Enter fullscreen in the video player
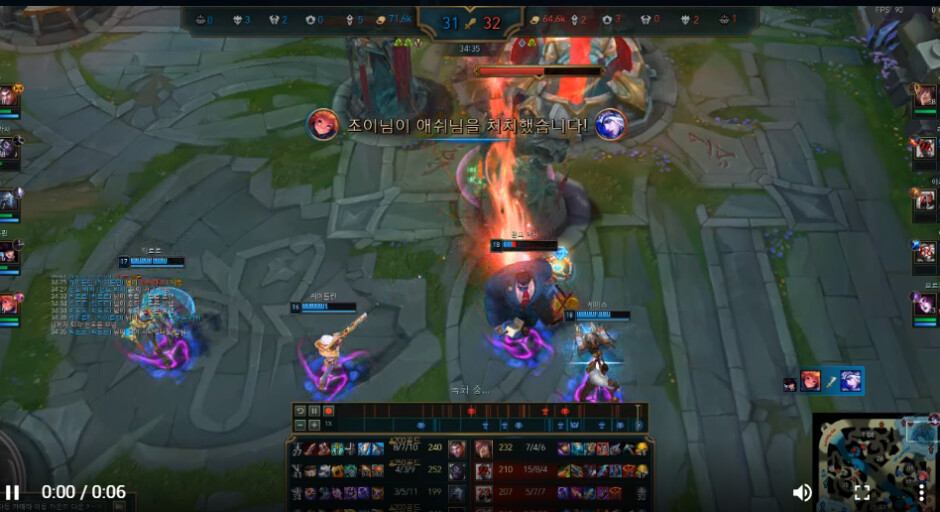940x512 pixels. coord(861,492)
